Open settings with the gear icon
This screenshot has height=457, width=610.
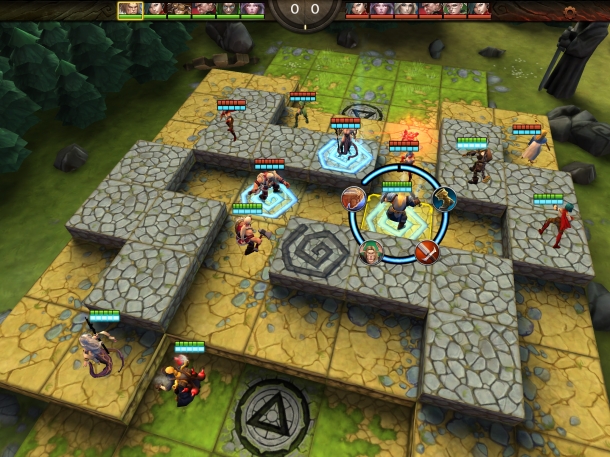pyautogui.click(x=571, y=12)
